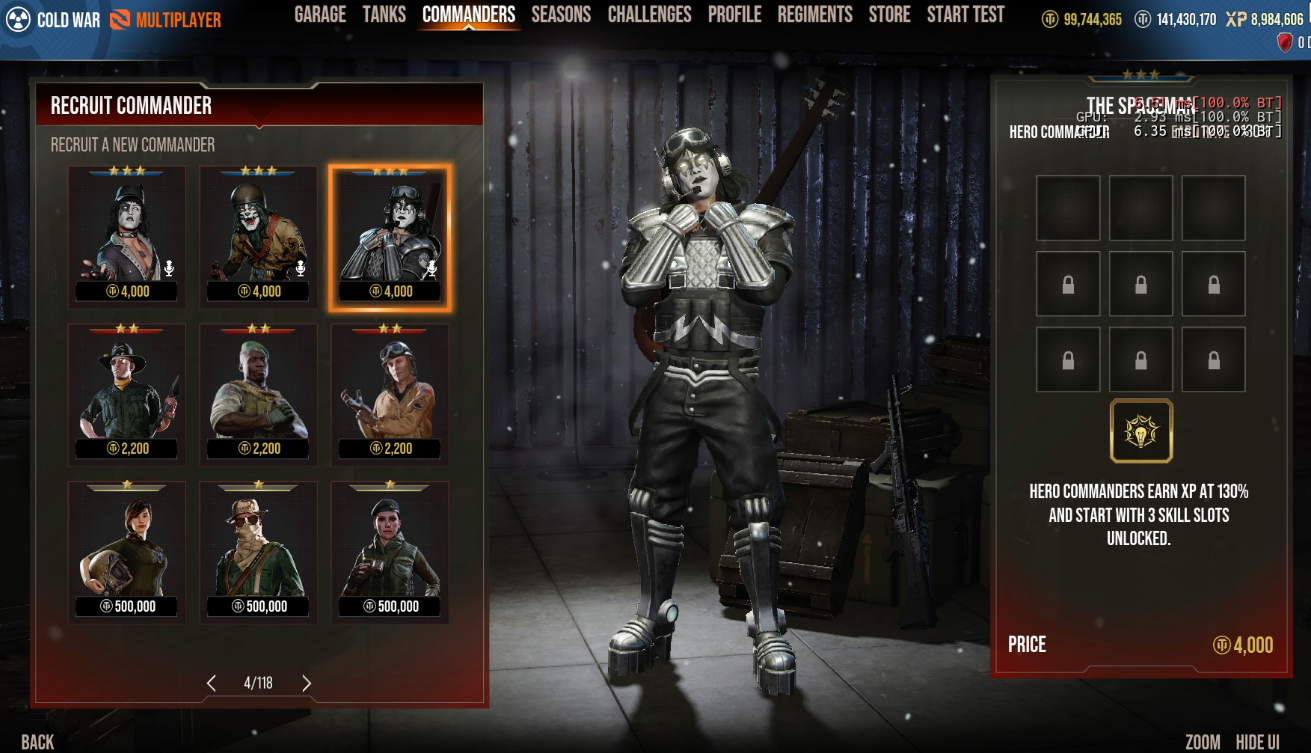View the Profile tab
Image resolution: width=1311 pixels, height=753 pixels.
click(734, 14)
